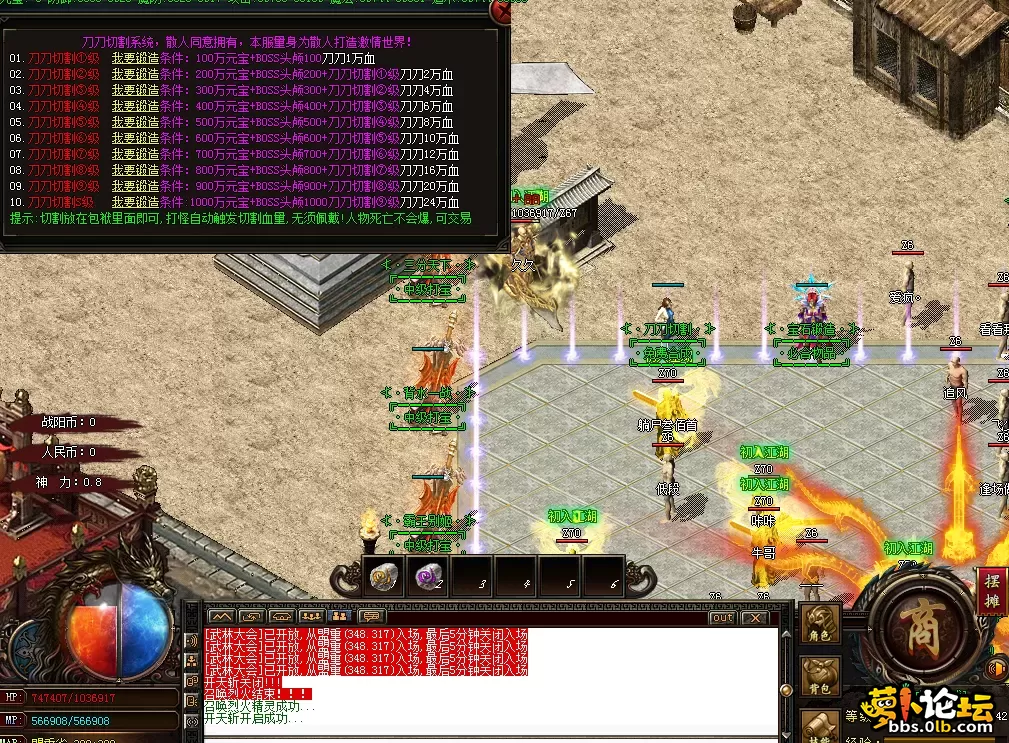
Task: Click the out button above chat
Action: click(722, 617)
